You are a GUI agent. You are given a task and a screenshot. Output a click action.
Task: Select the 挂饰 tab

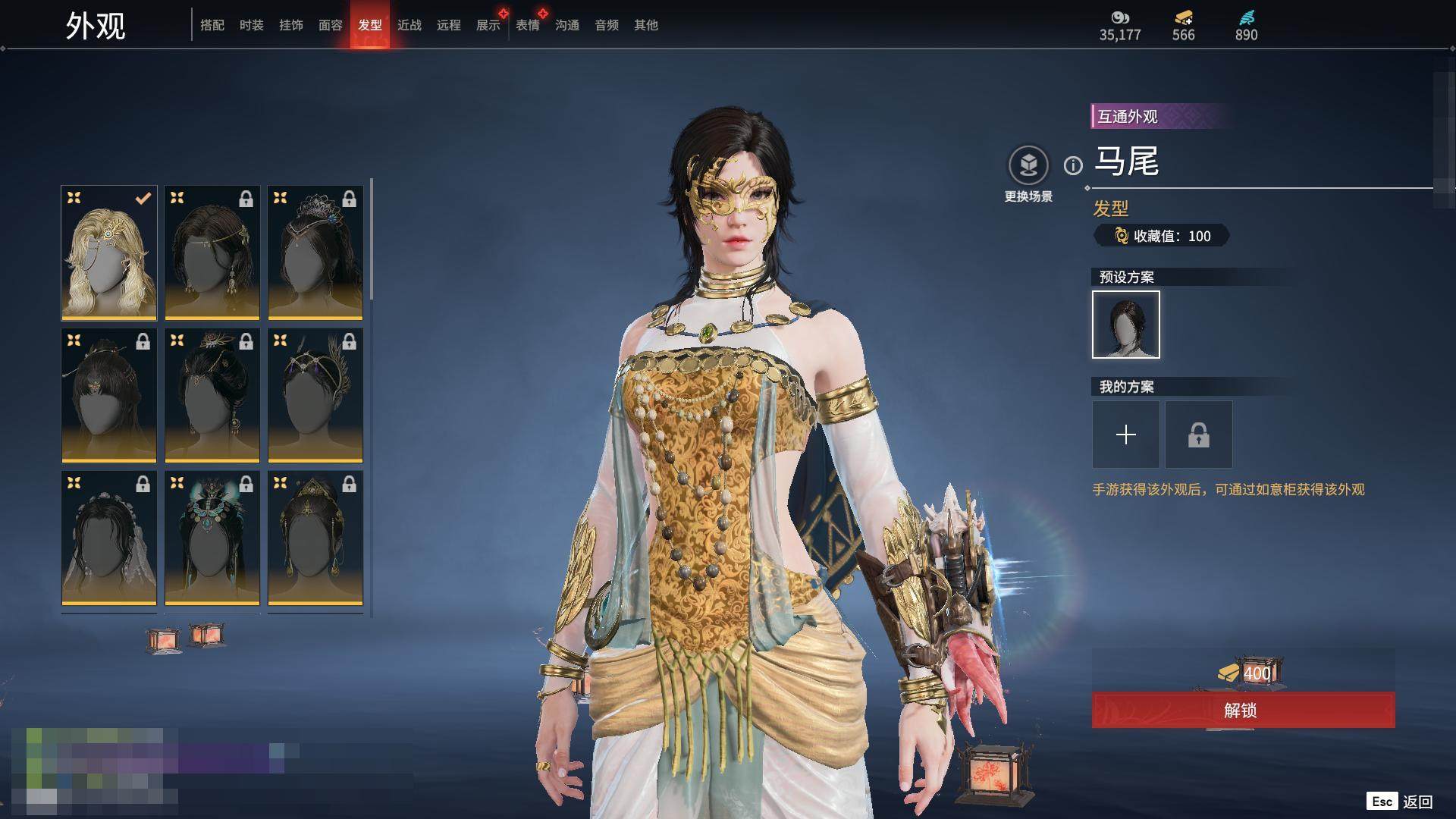point(290,25)
